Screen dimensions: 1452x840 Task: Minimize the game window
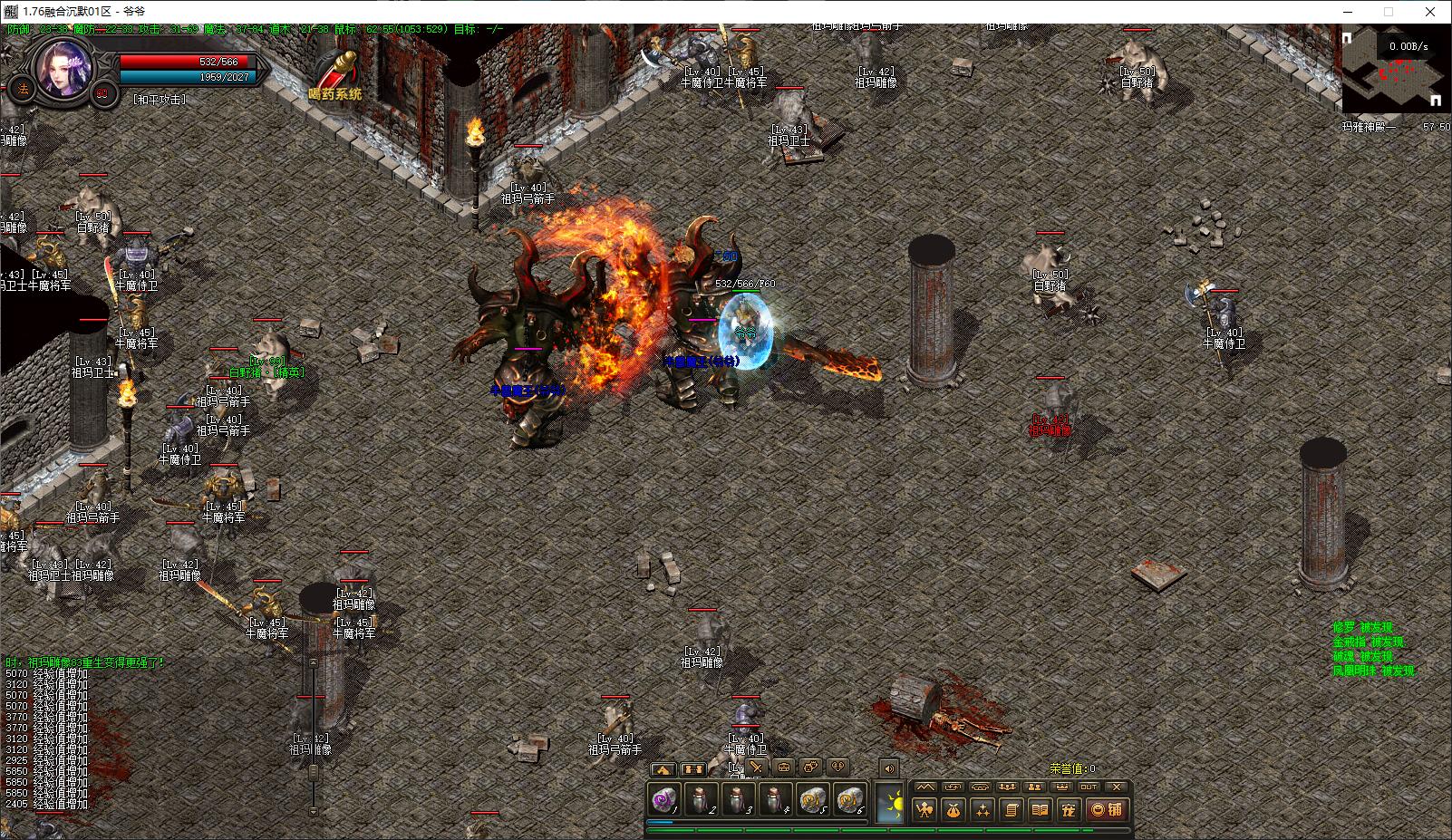[1347, 12]
